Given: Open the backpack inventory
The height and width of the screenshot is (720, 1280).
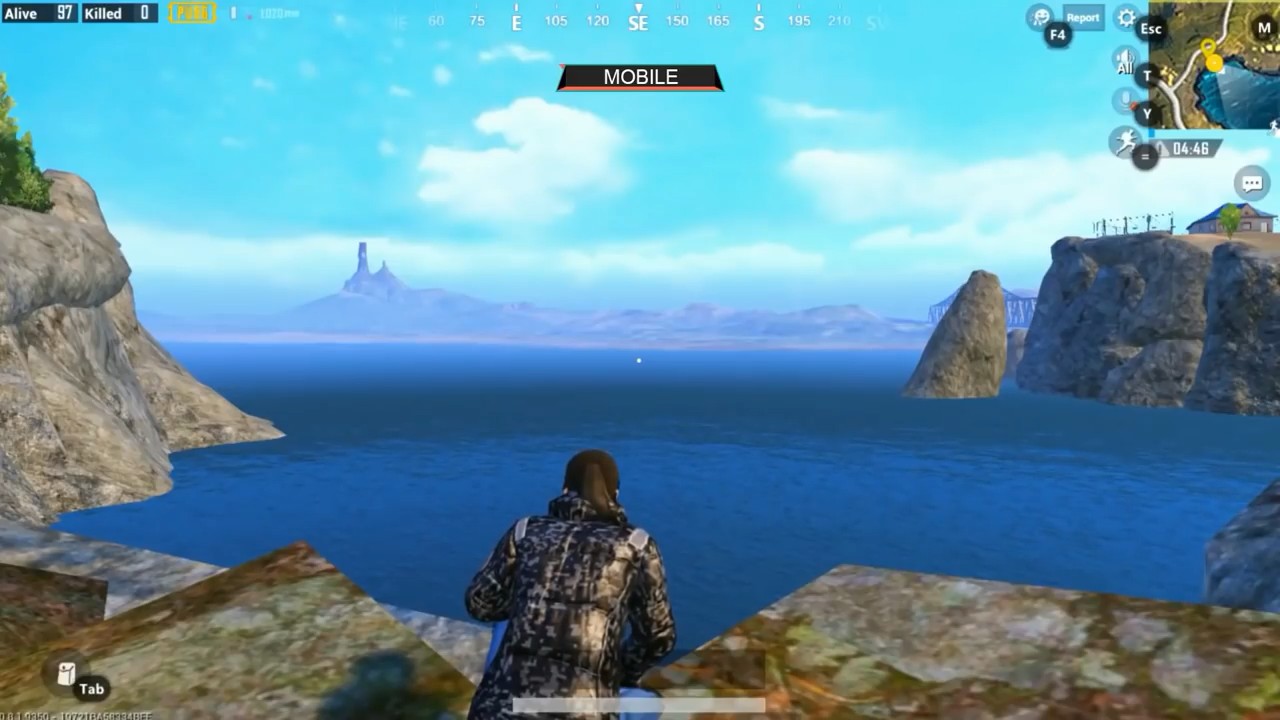Looking at the screenshot, I should click(67, 675).
